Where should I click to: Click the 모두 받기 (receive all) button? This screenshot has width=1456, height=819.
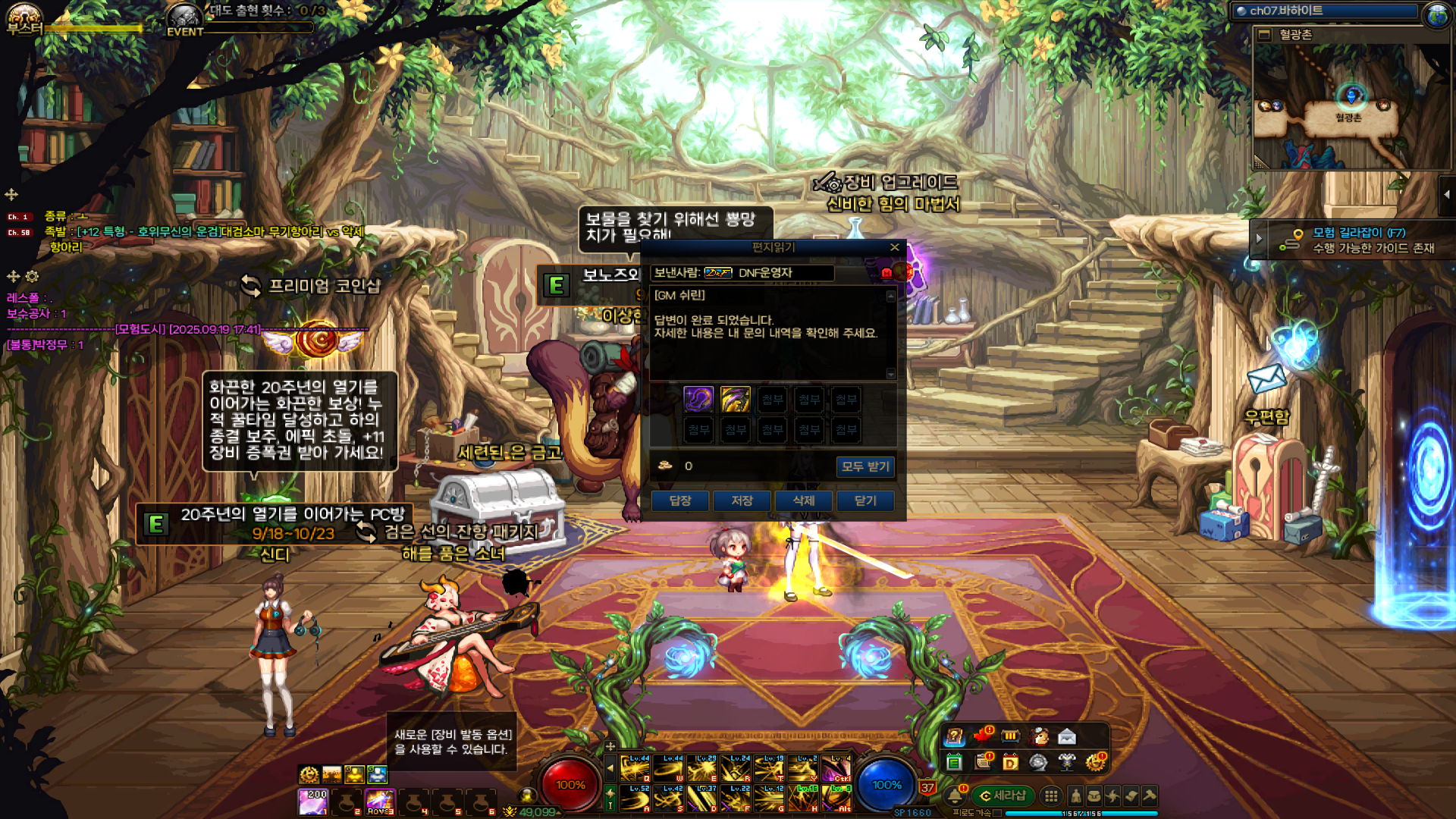[x=865, y=466]
